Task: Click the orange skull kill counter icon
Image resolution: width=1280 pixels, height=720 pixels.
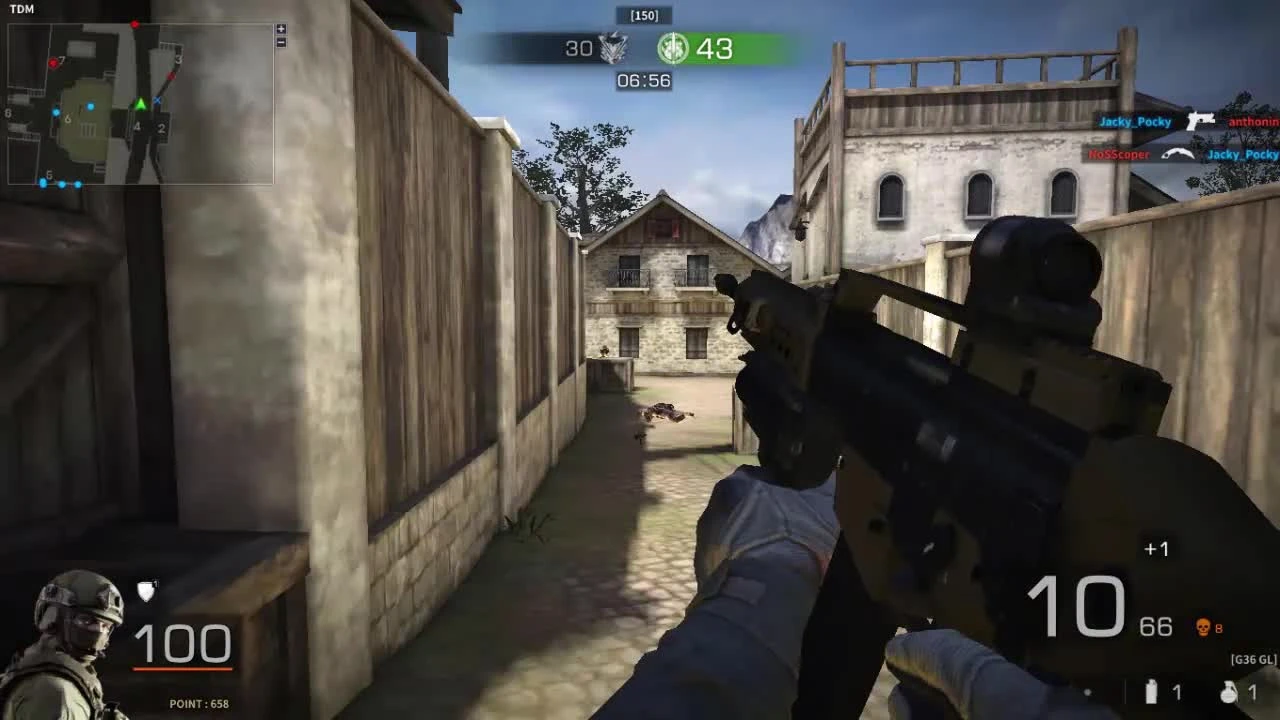Action: [1203, 627]
